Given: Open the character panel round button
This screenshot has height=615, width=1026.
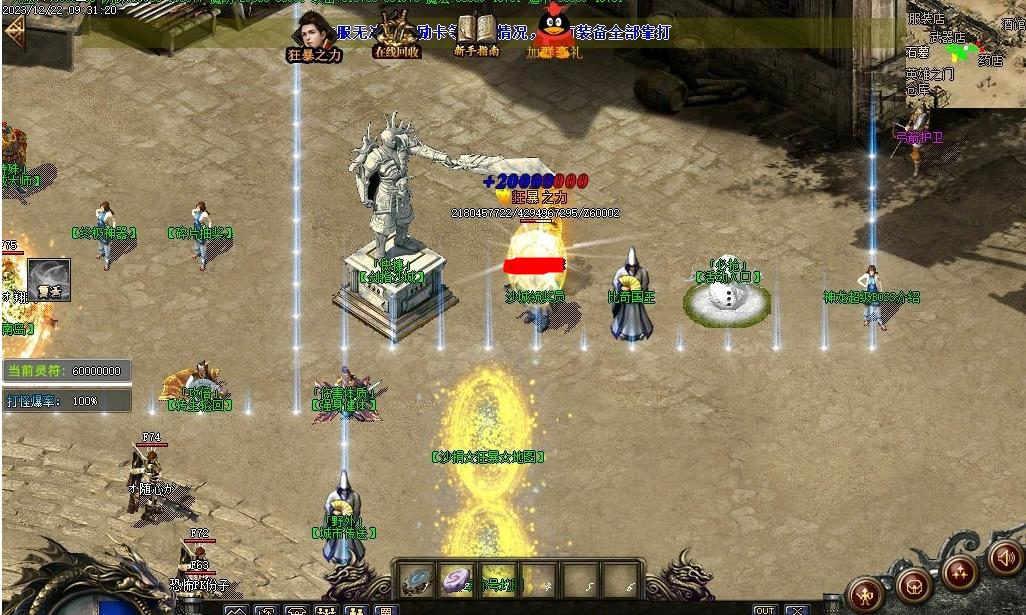Looking at the screenshot, I should (866, 592).
